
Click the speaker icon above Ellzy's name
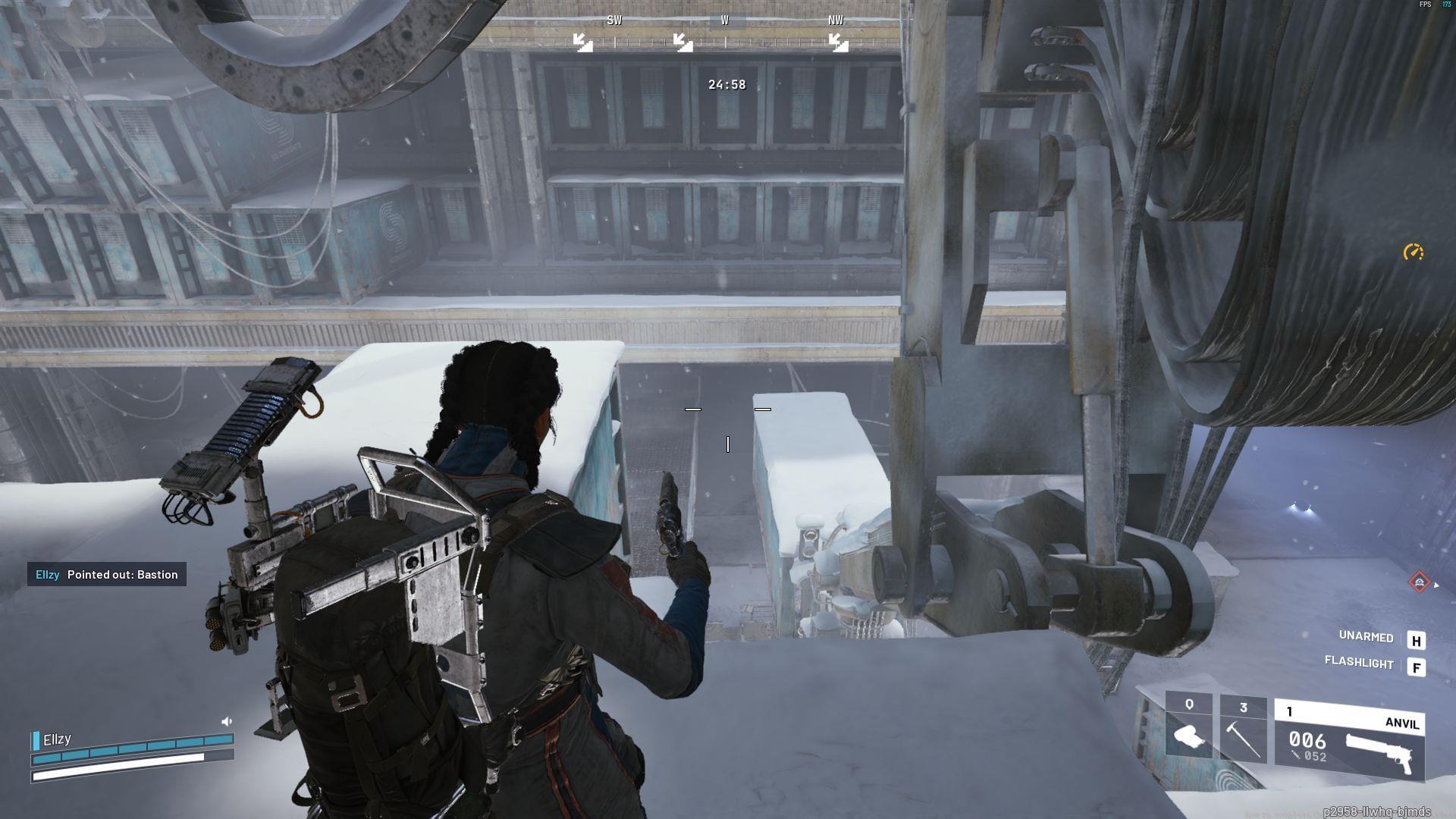tap(226, 721)
